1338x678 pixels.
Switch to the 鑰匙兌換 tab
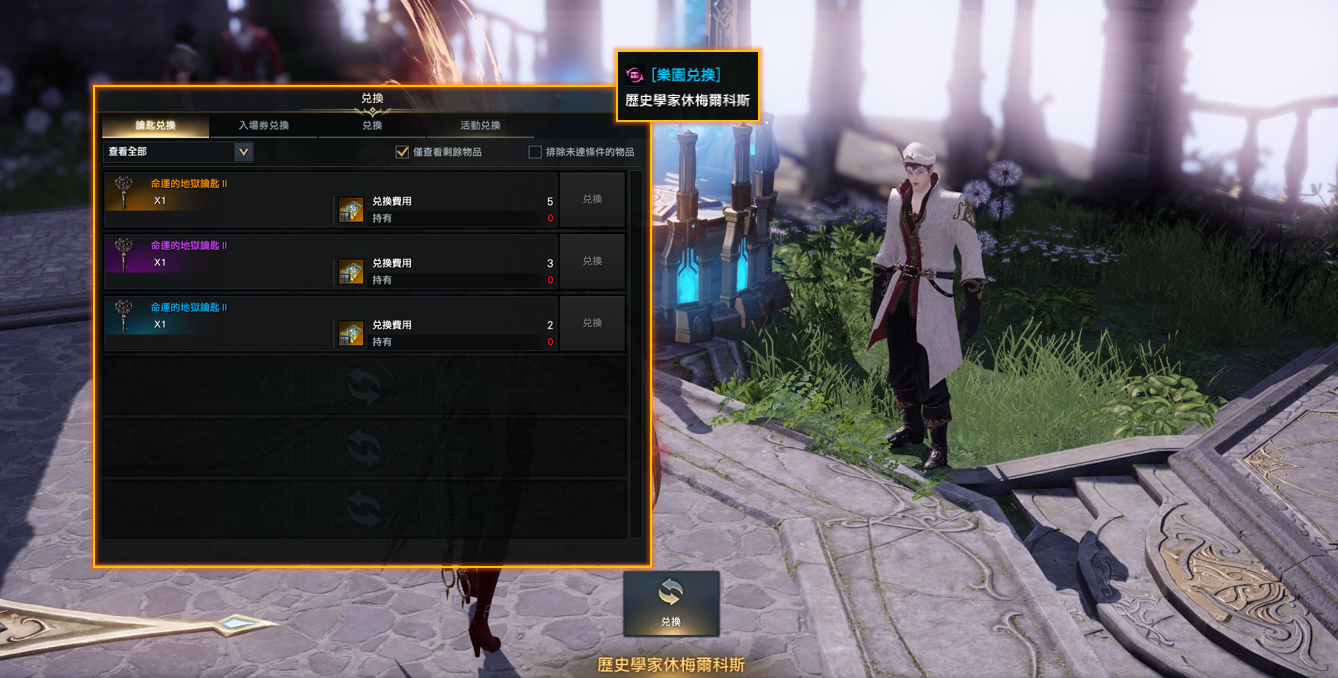coord(155,126)
